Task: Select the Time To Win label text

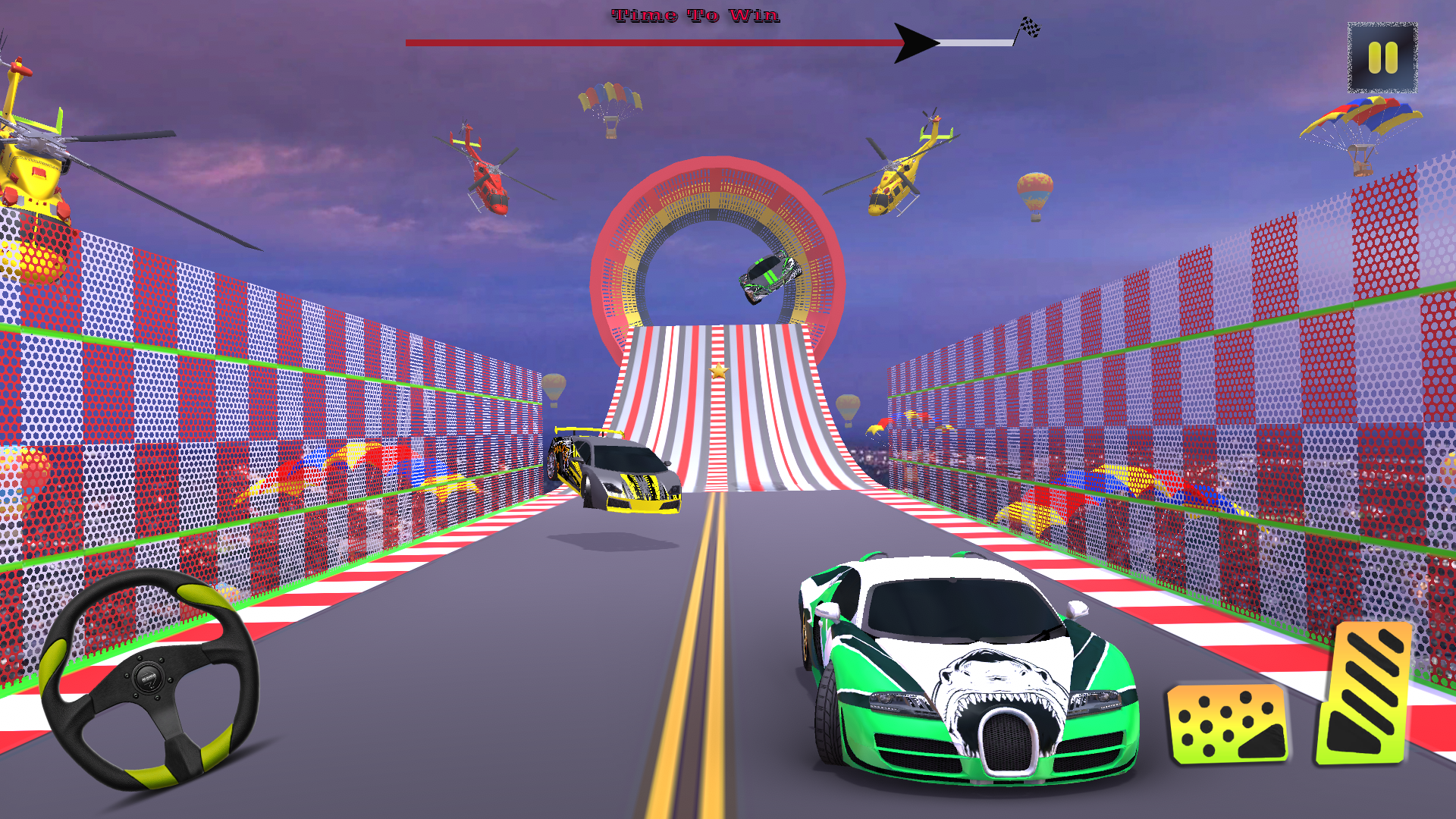Action: (695, 15)
